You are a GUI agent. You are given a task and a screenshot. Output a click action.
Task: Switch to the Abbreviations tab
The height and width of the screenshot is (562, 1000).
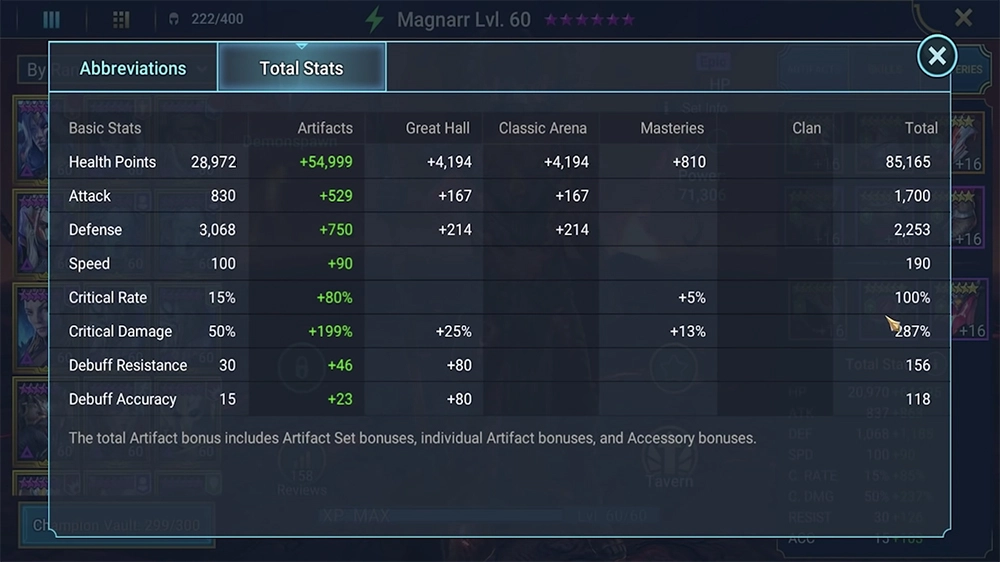click(x=133, y=68)
